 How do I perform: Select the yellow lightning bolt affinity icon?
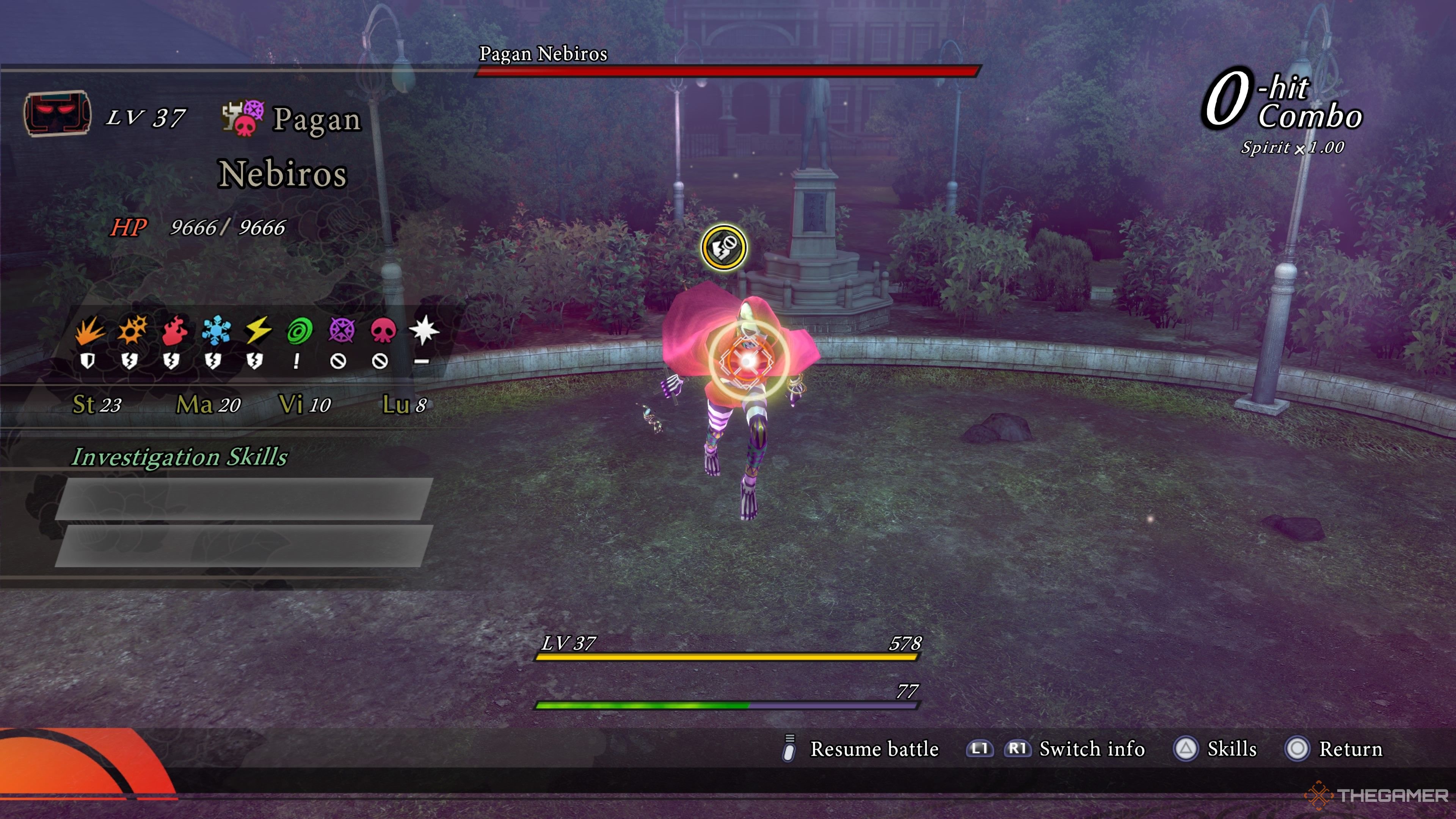click(x=257, y=331)
